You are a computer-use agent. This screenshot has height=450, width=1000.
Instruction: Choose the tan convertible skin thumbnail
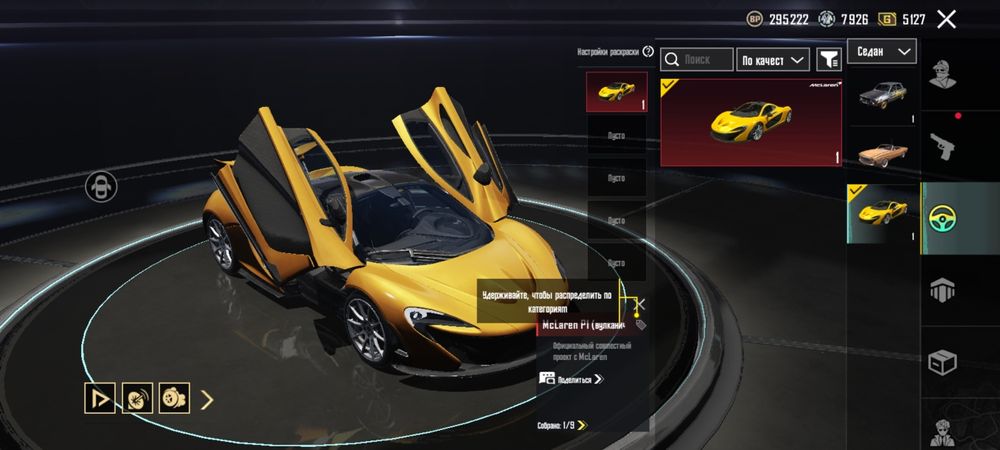(x=883, y=153)
